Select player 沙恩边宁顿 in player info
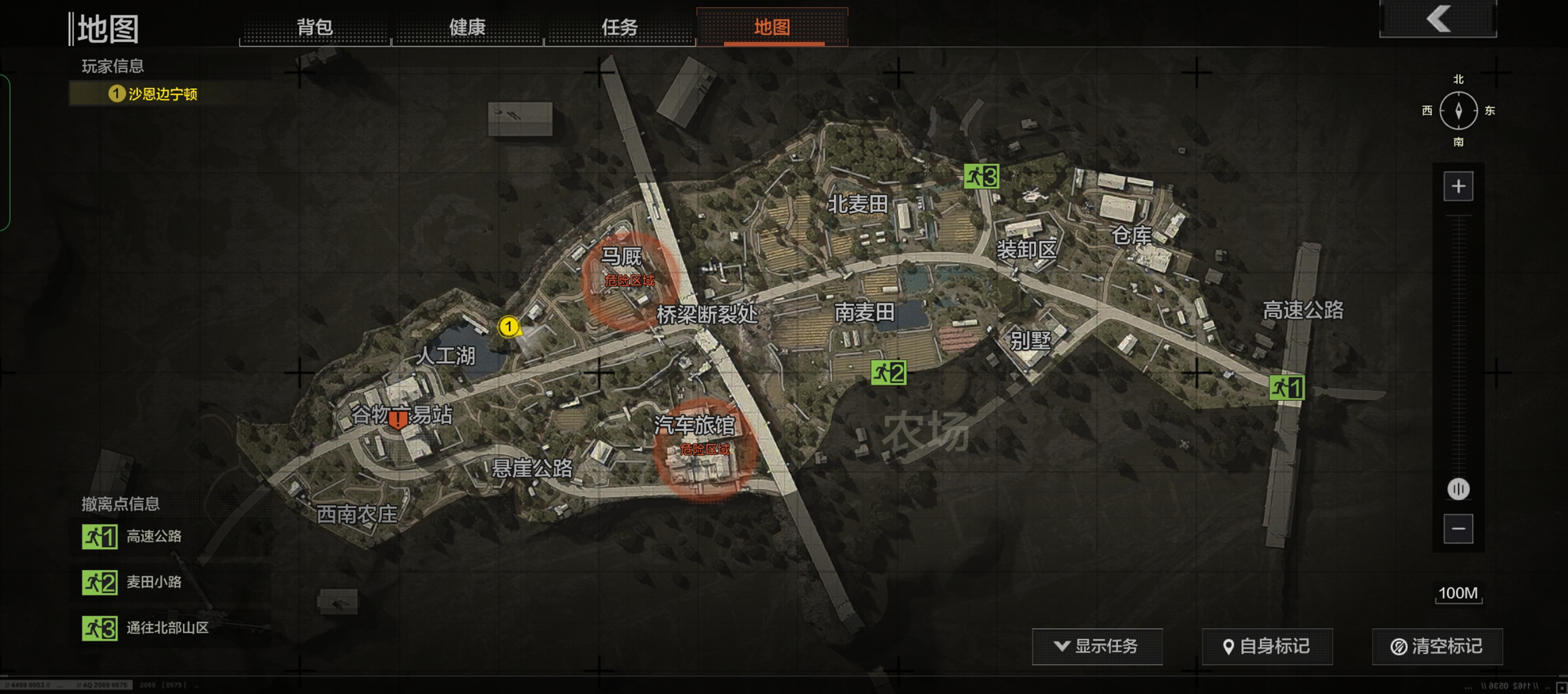Image resolution: width=1568 pixels, height=694 pixels. click(x=154, y=94)
